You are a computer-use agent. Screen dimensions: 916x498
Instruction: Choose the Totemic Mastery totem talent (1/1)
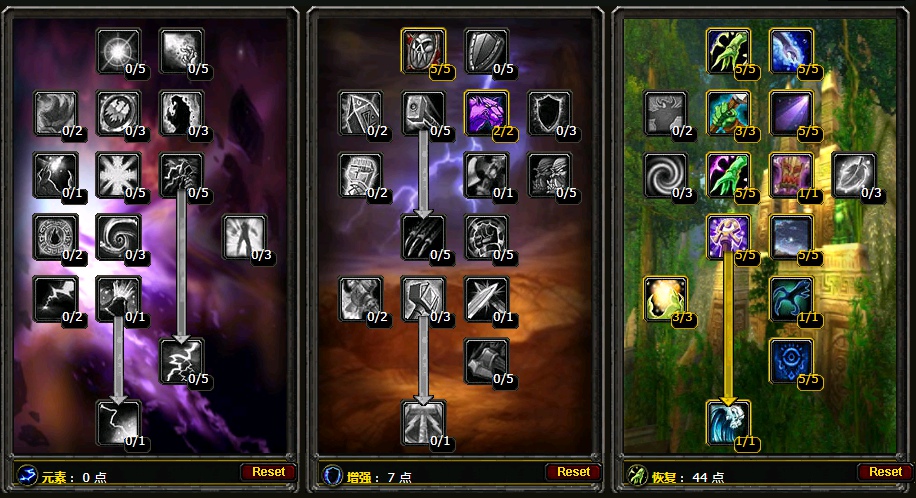coord(790,174)
